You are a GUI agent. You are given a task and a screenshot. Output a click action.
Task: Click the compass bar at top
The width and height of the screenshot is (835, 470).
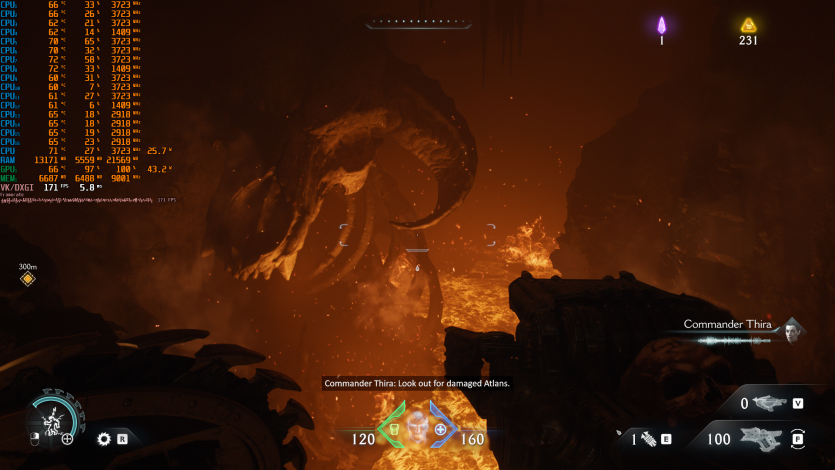[417, 22]
